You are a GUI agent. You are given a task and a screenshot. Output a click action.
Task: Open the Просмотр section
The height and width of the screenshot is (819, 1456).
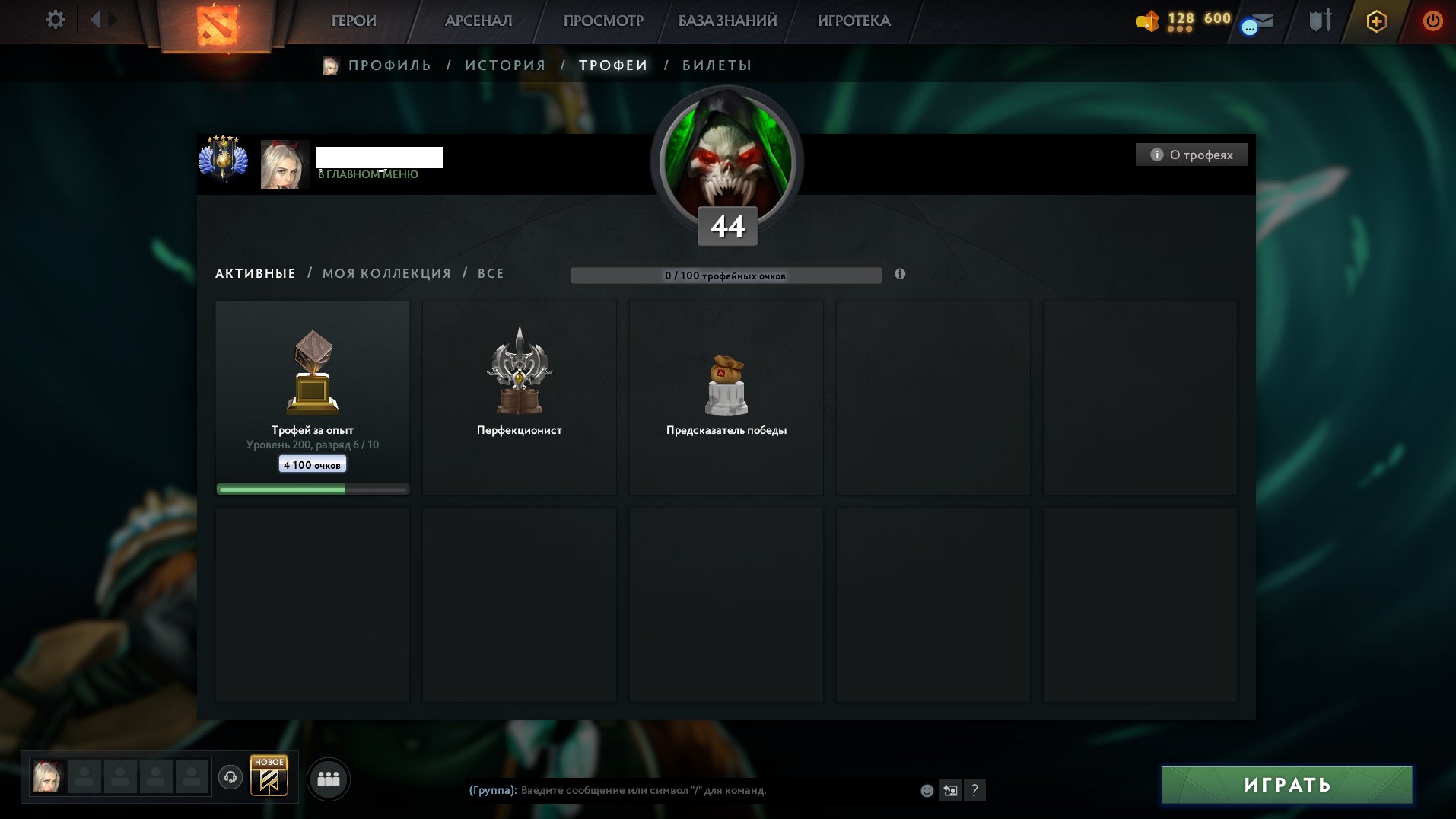pos(603,21)
